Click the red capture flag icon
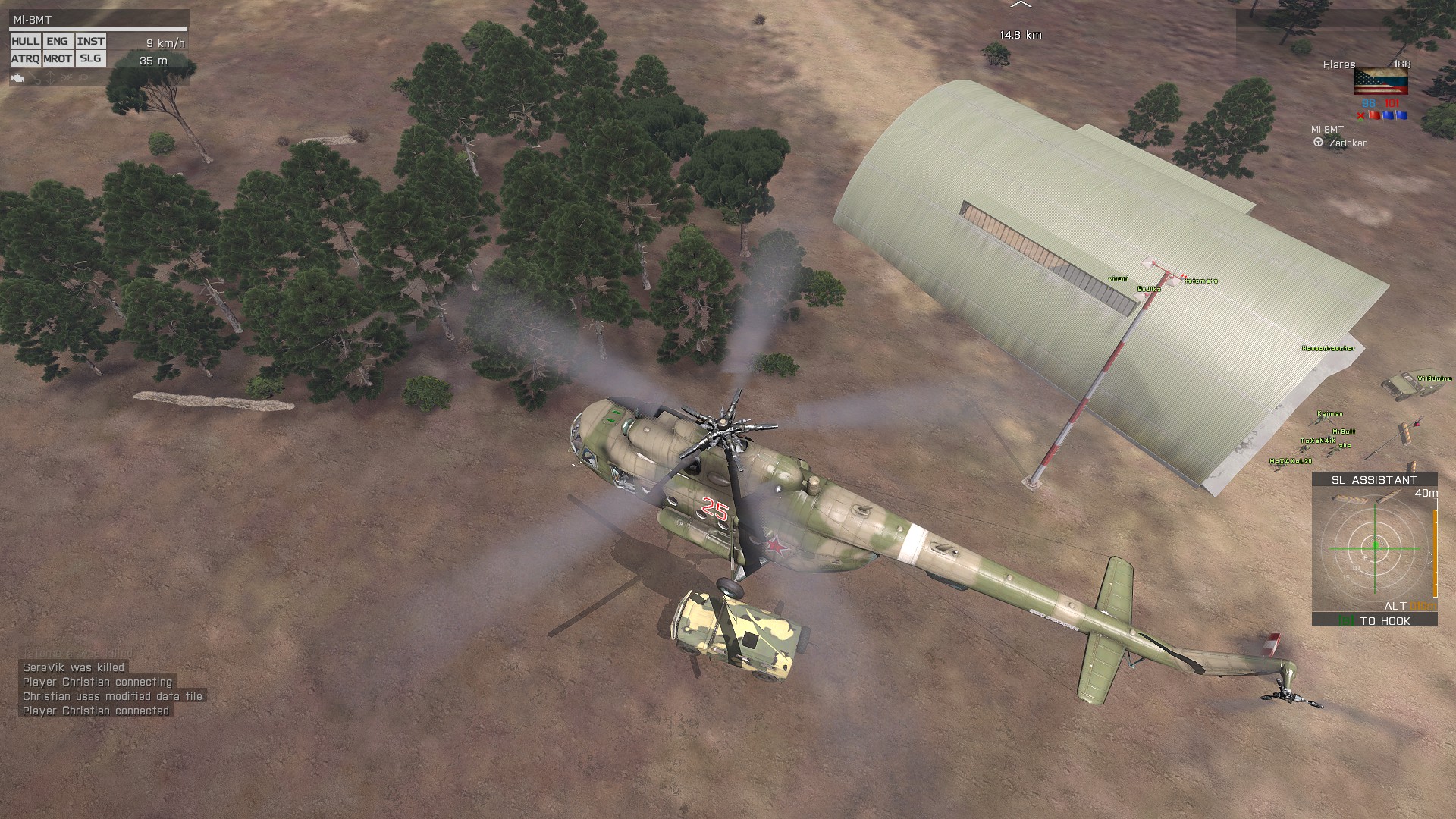 pyautogui.click(x=1373, y=115)
